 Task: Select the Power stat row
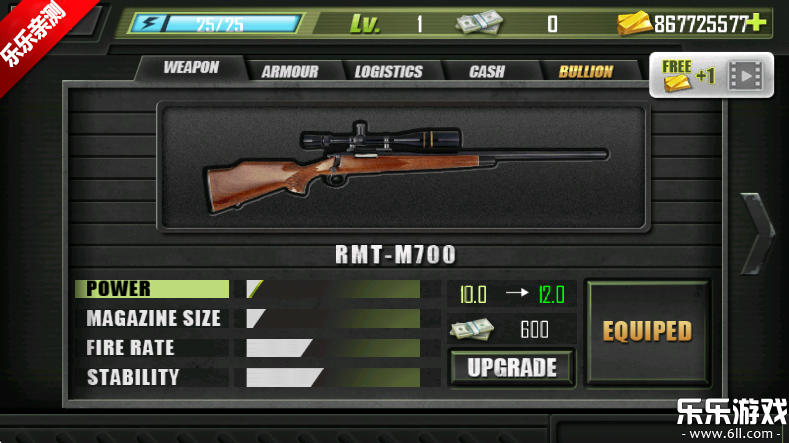pos(152,289)
